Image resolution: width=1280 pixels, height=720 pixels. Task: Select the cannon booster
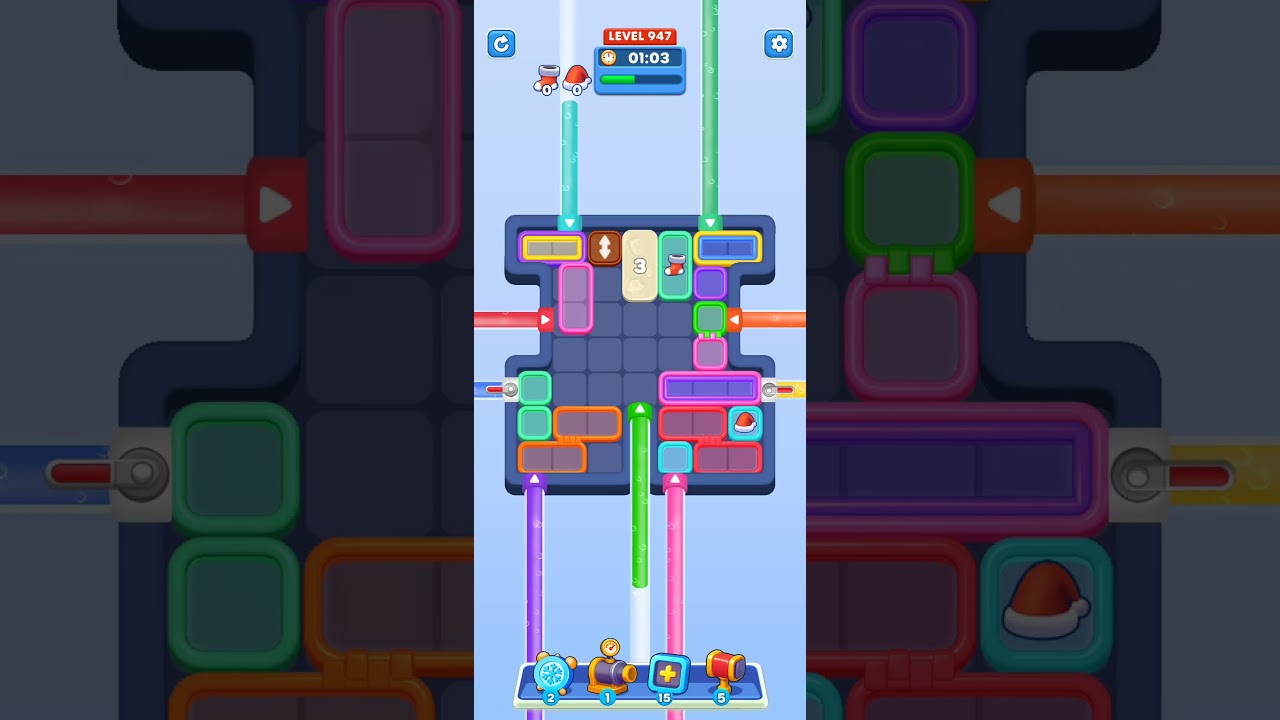click(x=609, y=675)
